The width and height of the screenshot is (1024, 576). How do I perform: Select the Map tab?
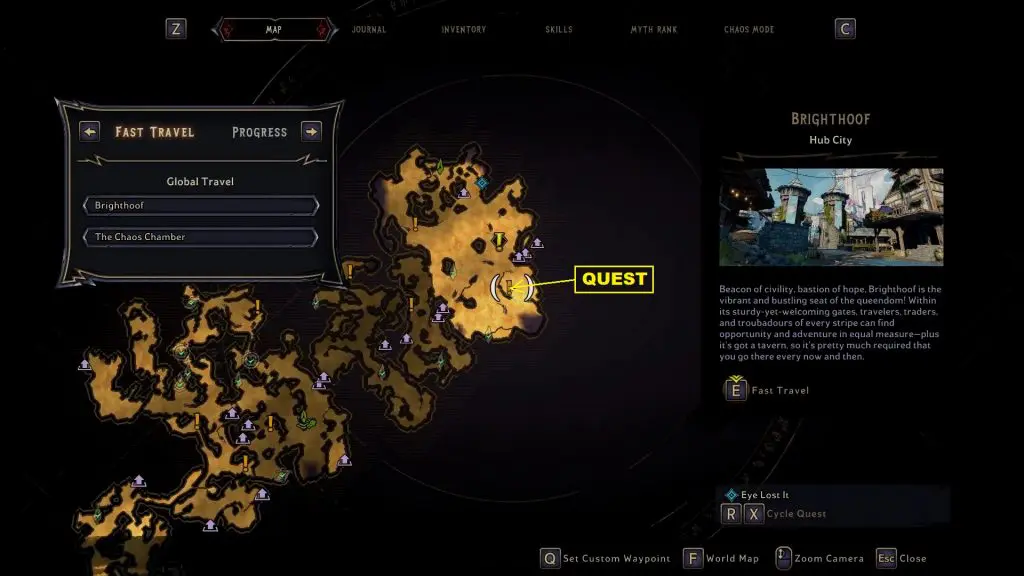pos(273,30)
